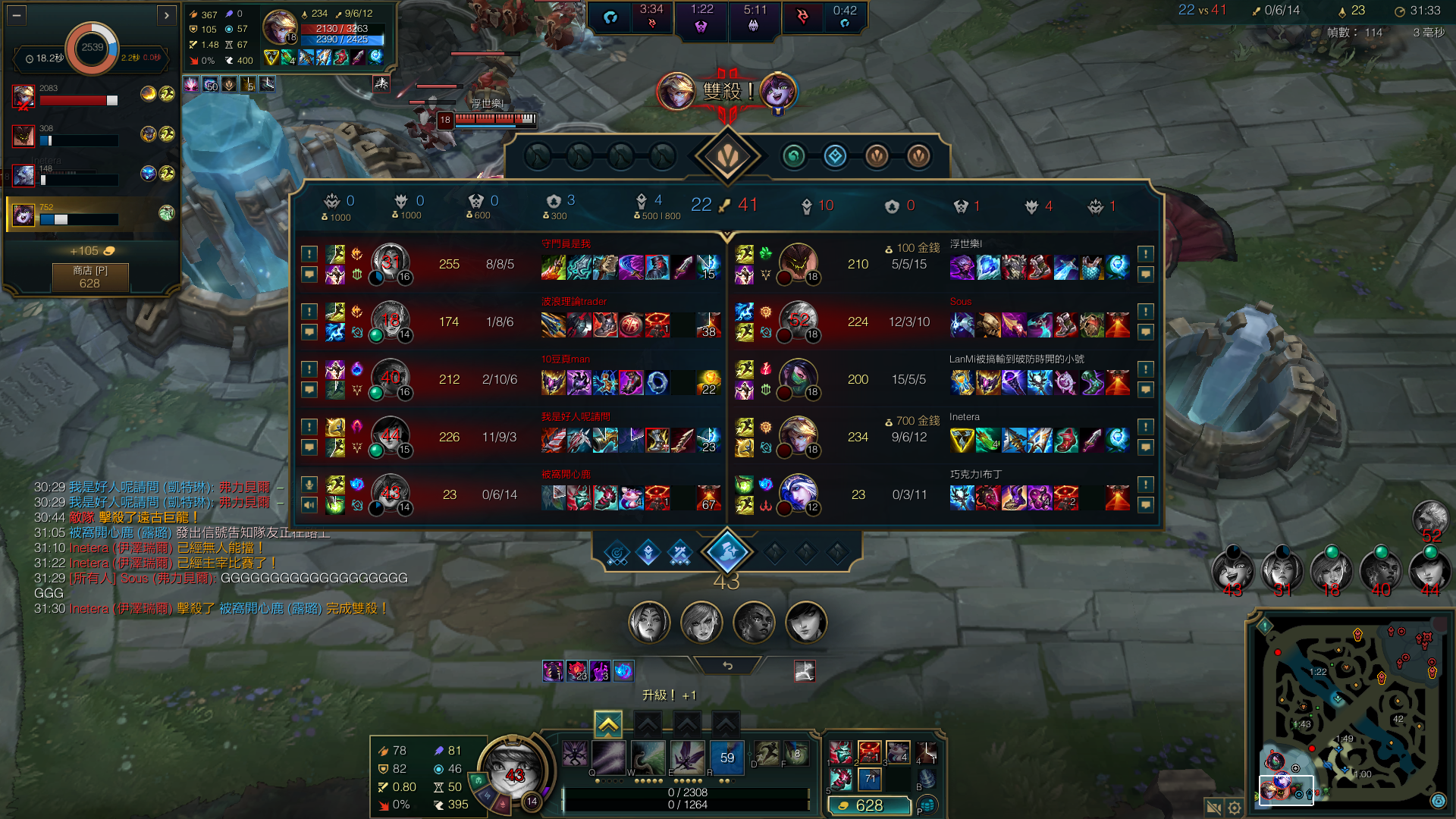This screenshot has height=819, width=1456.
Task: Click the return arrow button above abilities
Action: 727,665
